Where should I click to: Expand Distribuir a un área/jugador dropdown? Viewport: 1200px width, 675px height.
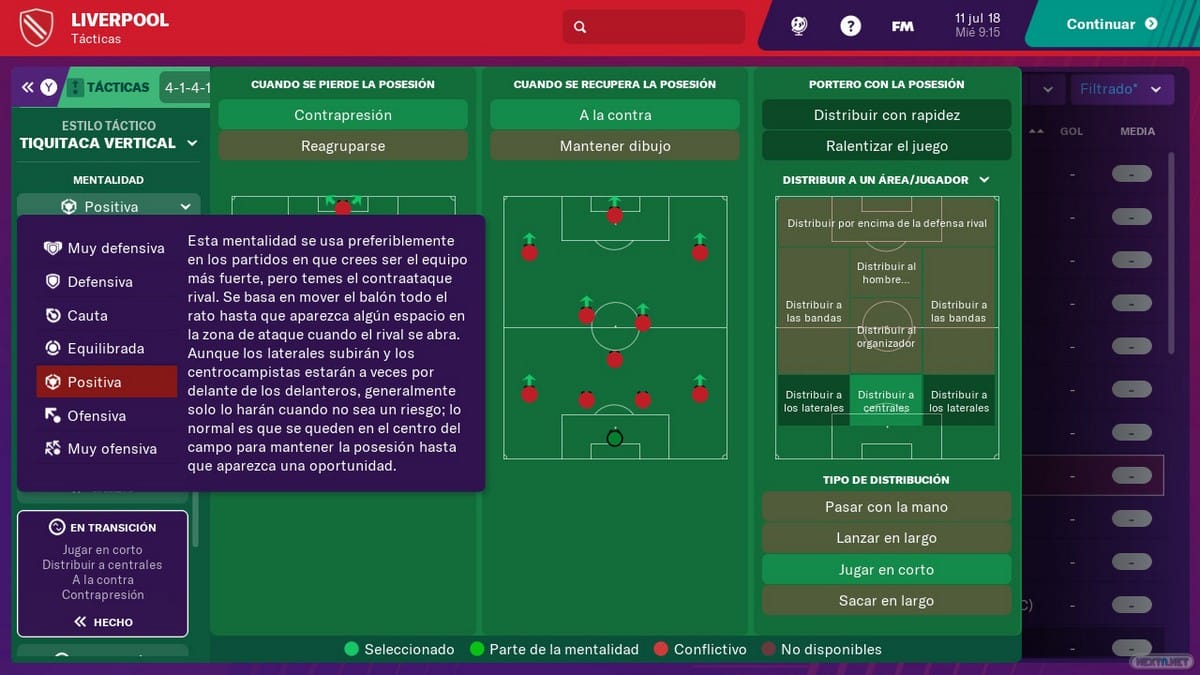click(x=886, y=180)
